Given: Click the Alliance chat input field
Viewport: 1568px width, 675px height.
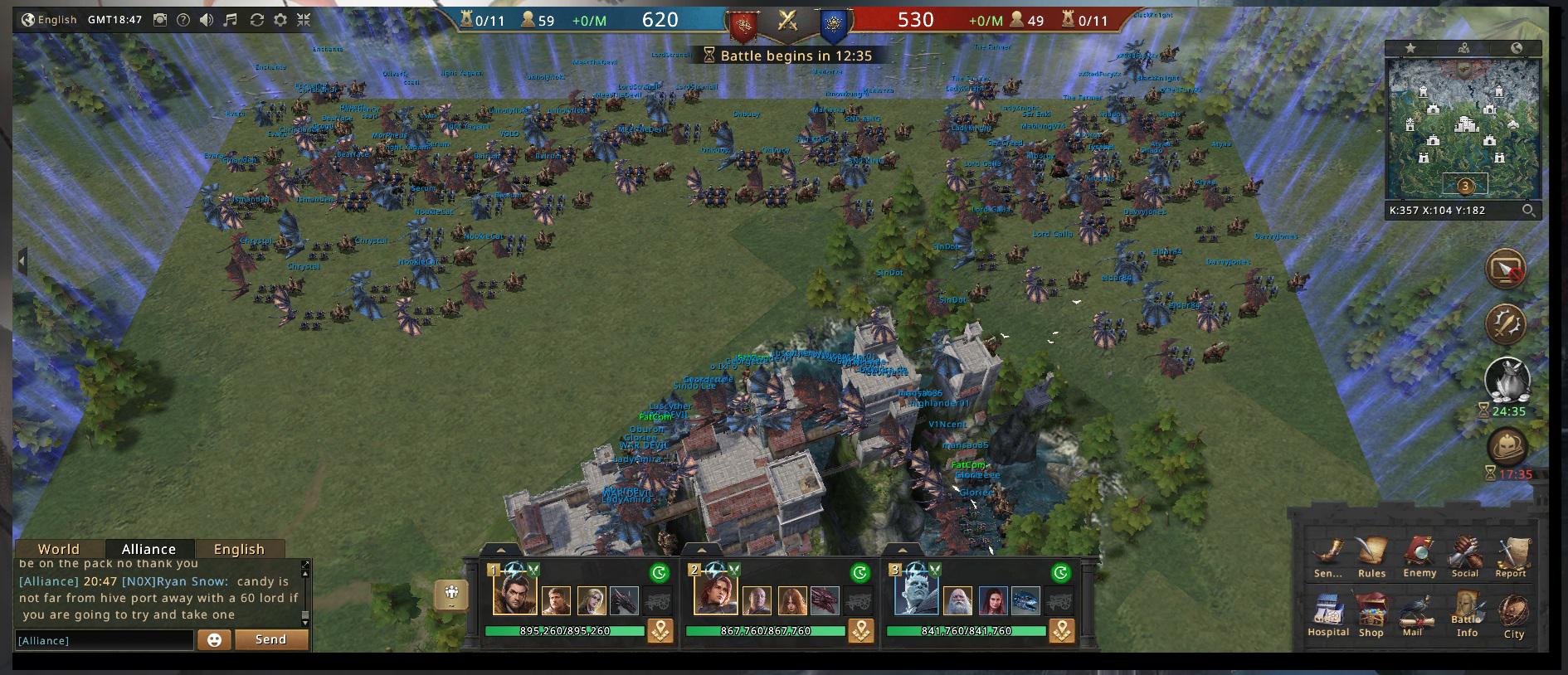Looking at the screenshot, I should click(104, 640).
